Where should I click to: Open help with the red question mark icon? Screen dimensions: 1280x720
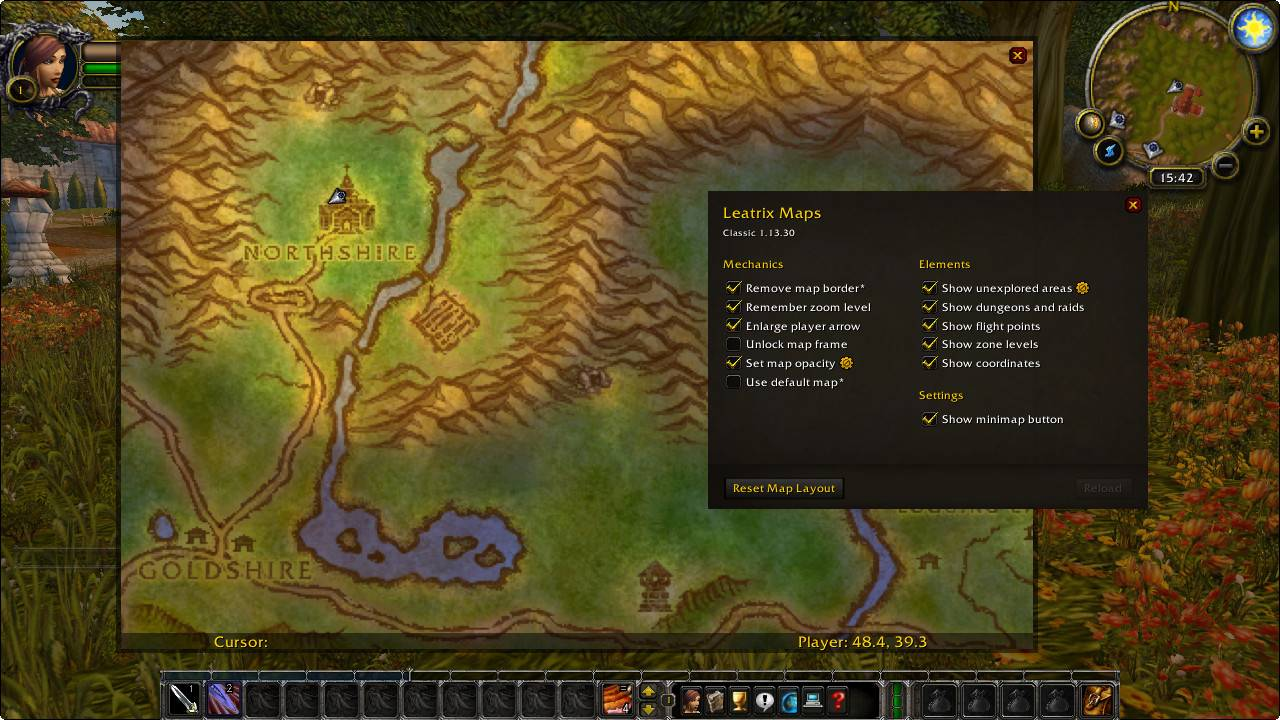point(839,701)
